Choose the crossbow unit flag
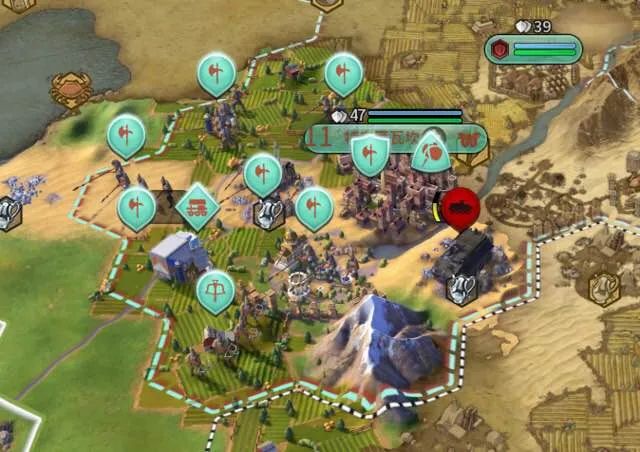This screenshot has width=640, height=452. coord(215,290)
